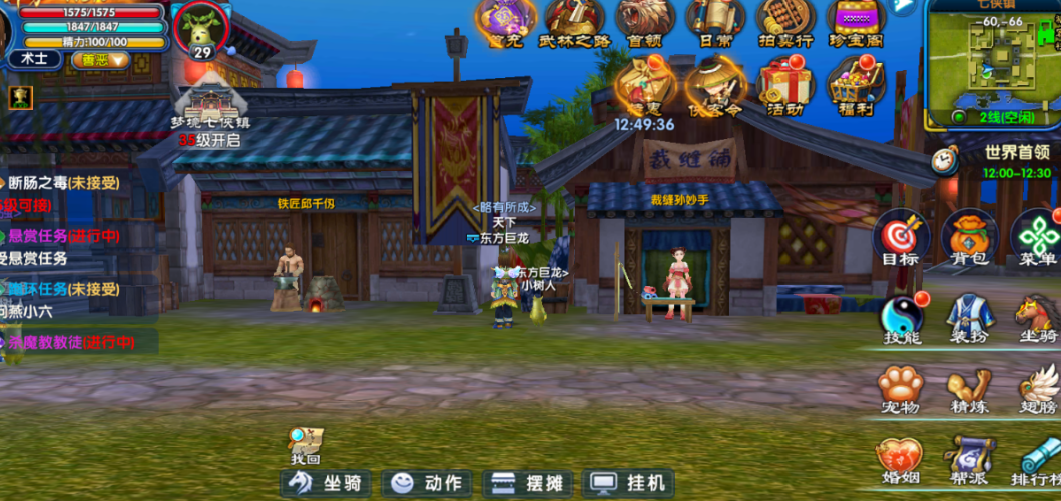1061x501 pixels.
Task: Open the 技能 skills yin-yang icon
Action: (902, 316)
